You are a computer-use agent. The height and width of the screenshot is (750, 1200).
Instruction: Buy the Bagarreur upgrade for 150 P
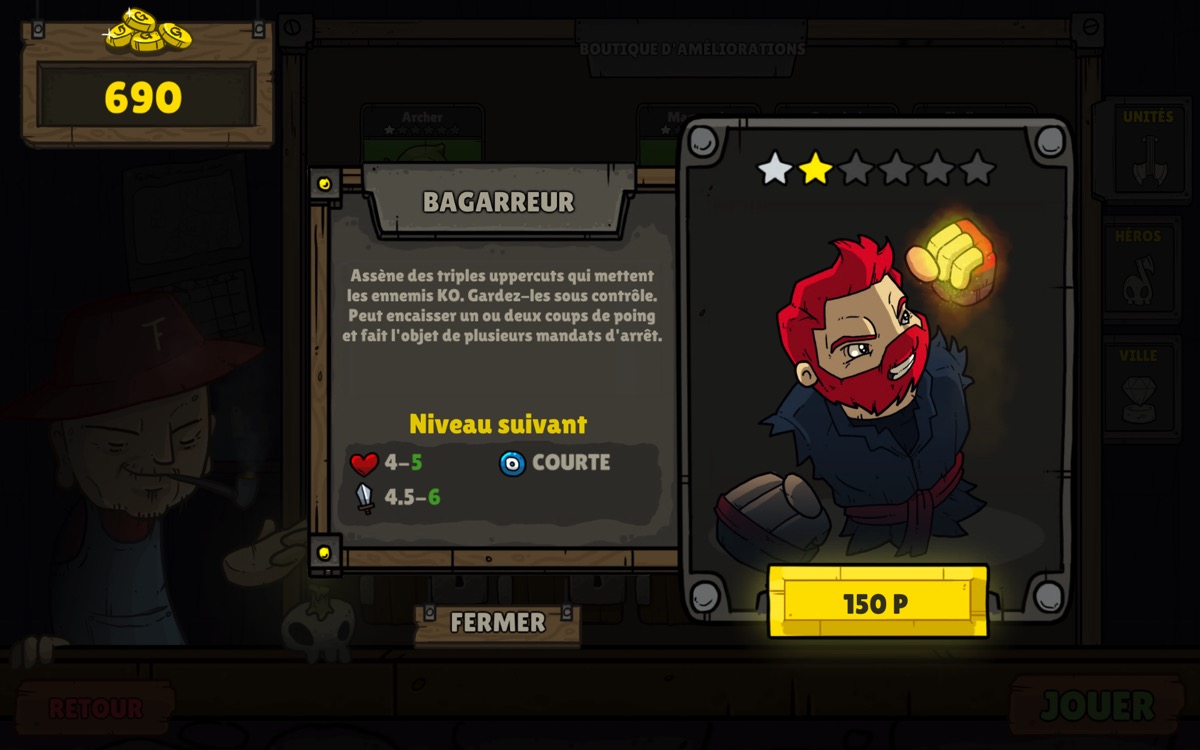pyautogui.click(x=877, y=602)
